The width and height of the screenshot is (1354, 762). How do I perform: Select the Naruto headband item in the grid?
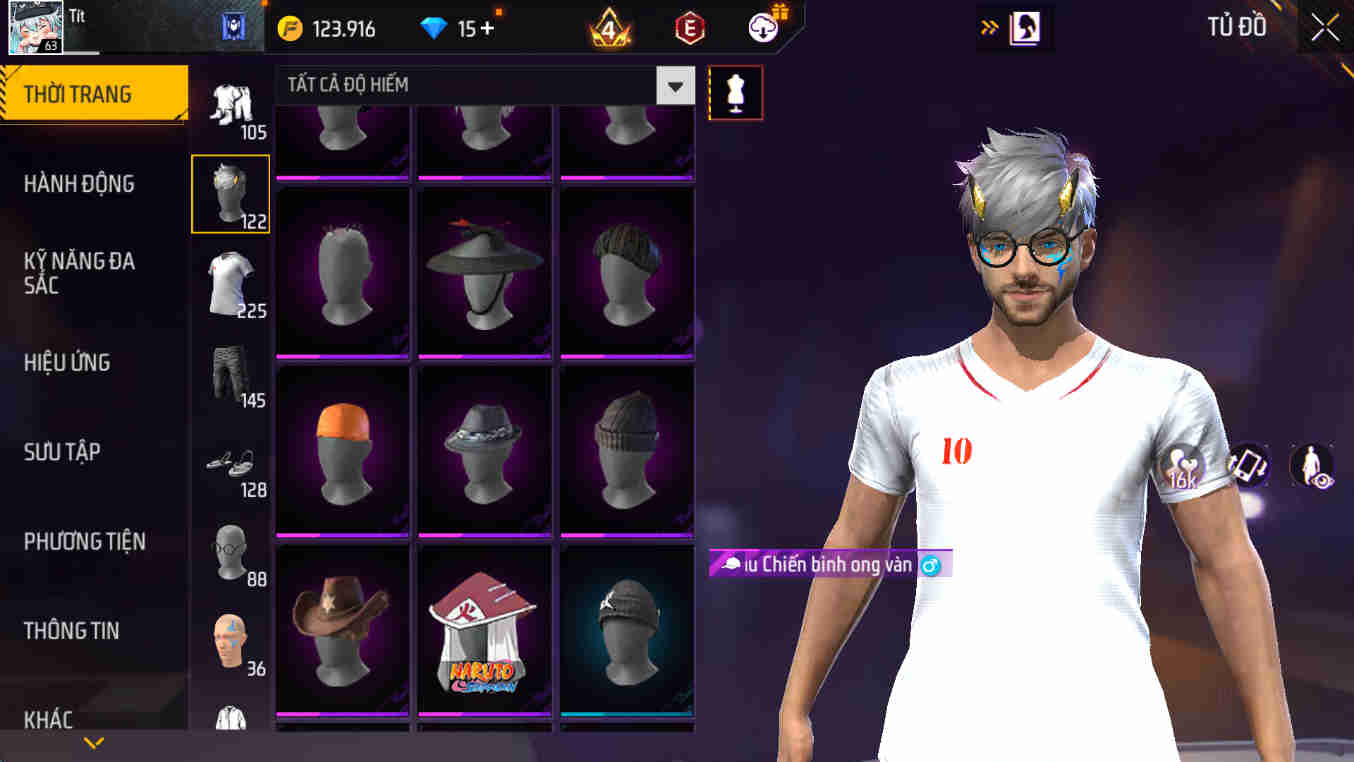coord(484,629)
